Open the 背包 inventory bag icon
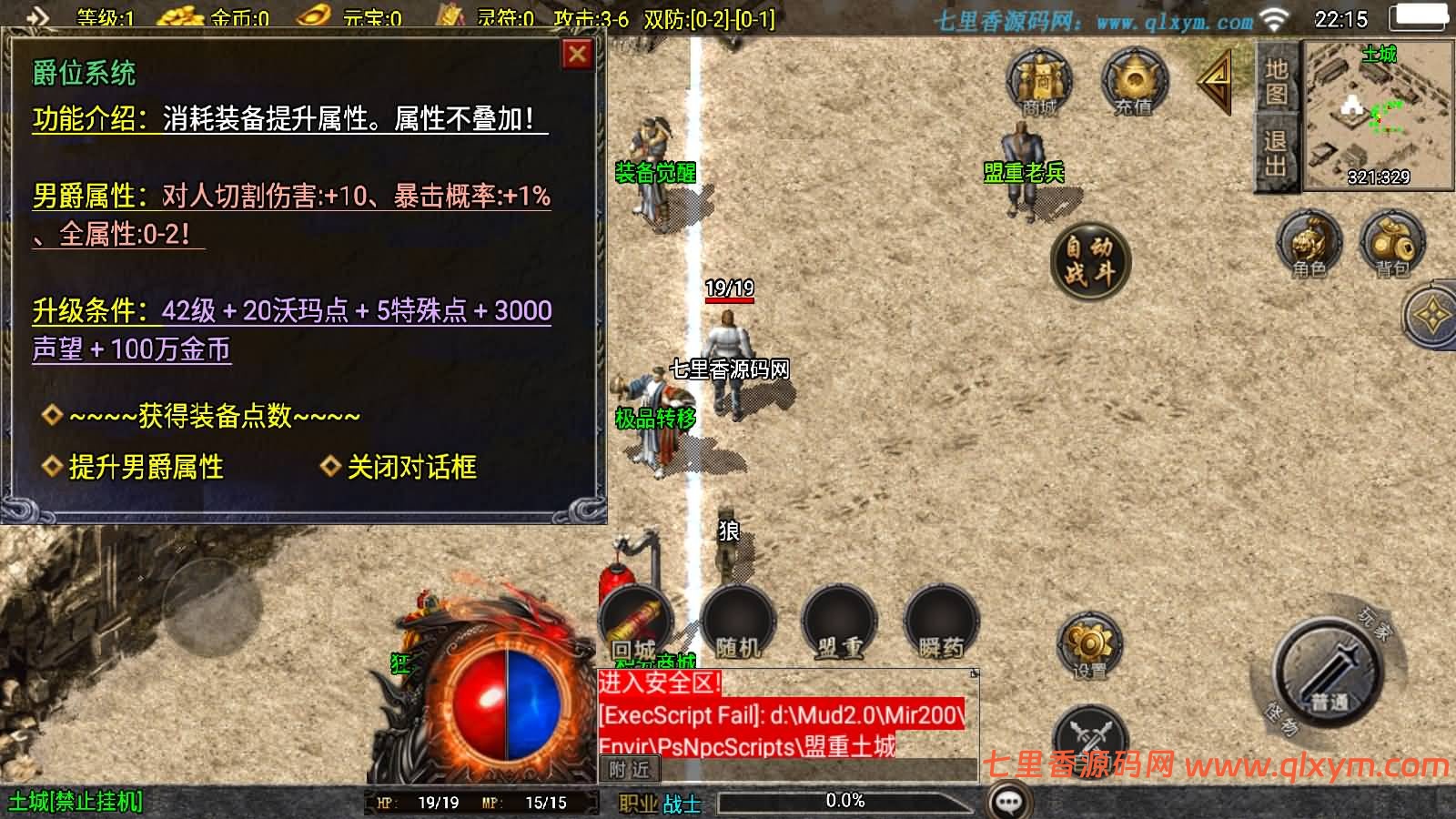This screenshot has height=819, width=1456. click(x=1390, y=241)
